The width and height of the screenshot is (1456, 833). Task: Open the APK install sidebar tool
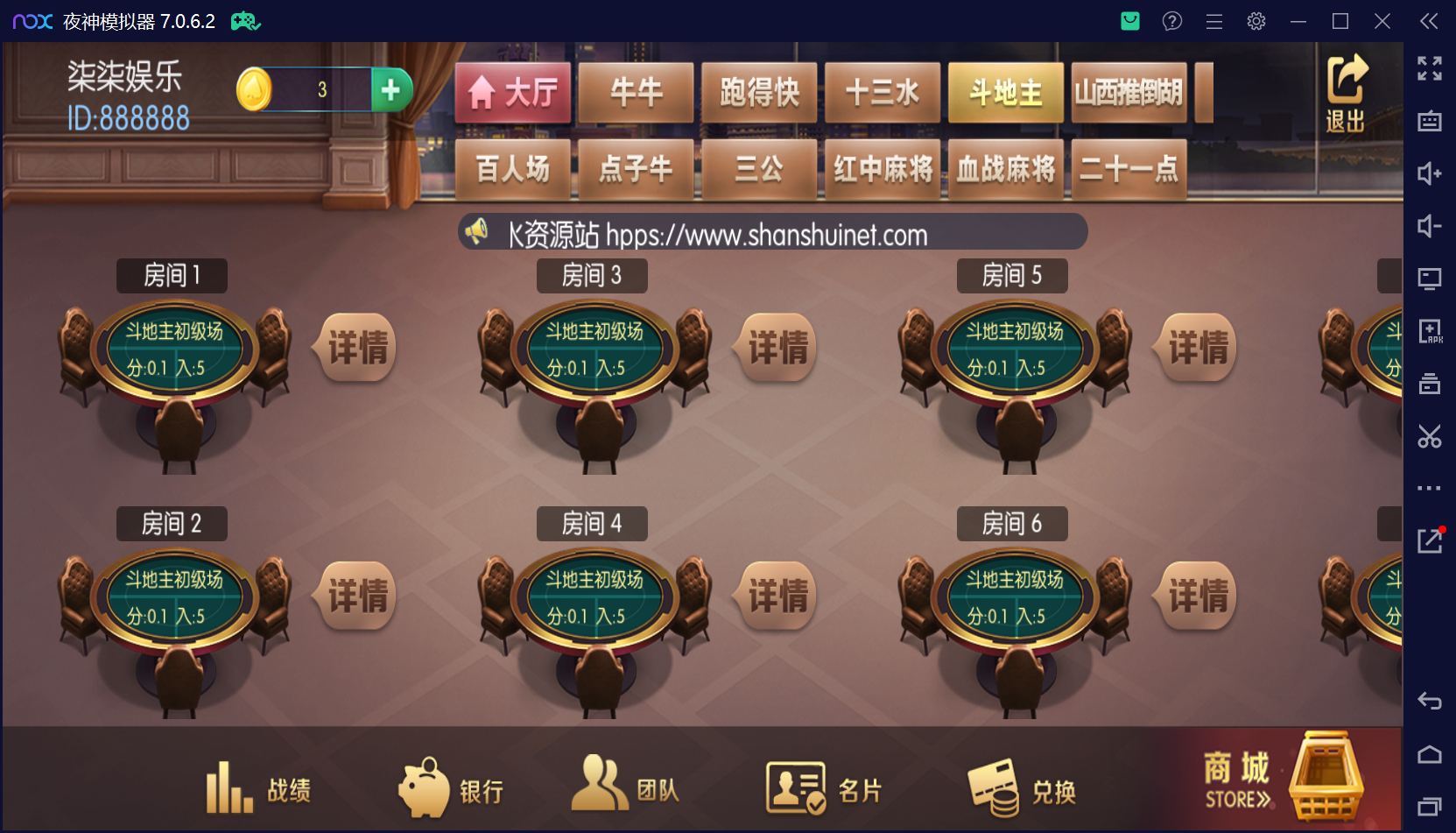click(1429, 331)
